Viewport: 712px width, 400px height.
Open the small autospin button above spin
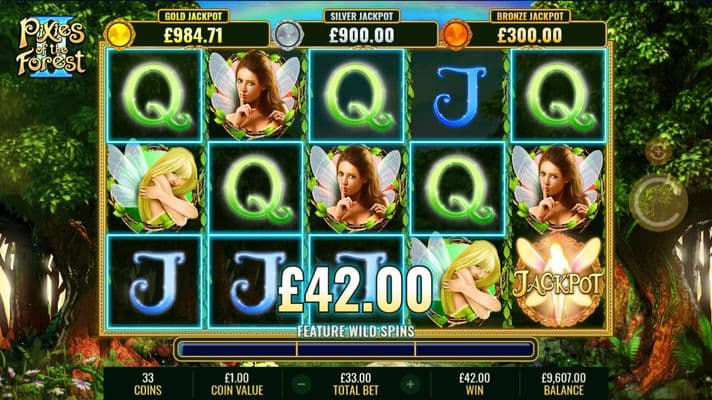[x=658, y=151]
